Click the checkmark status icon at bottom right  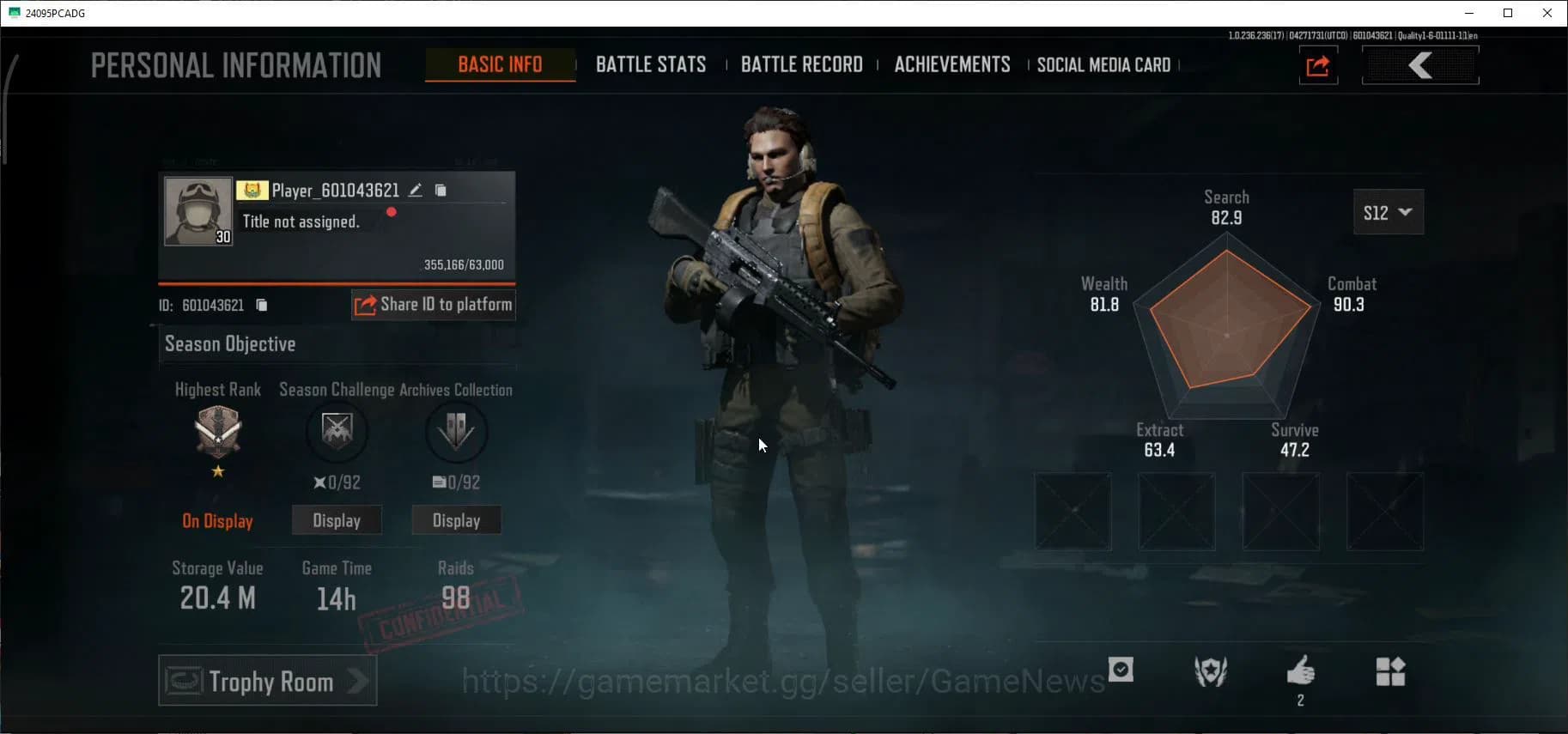tap(1122, 670)
